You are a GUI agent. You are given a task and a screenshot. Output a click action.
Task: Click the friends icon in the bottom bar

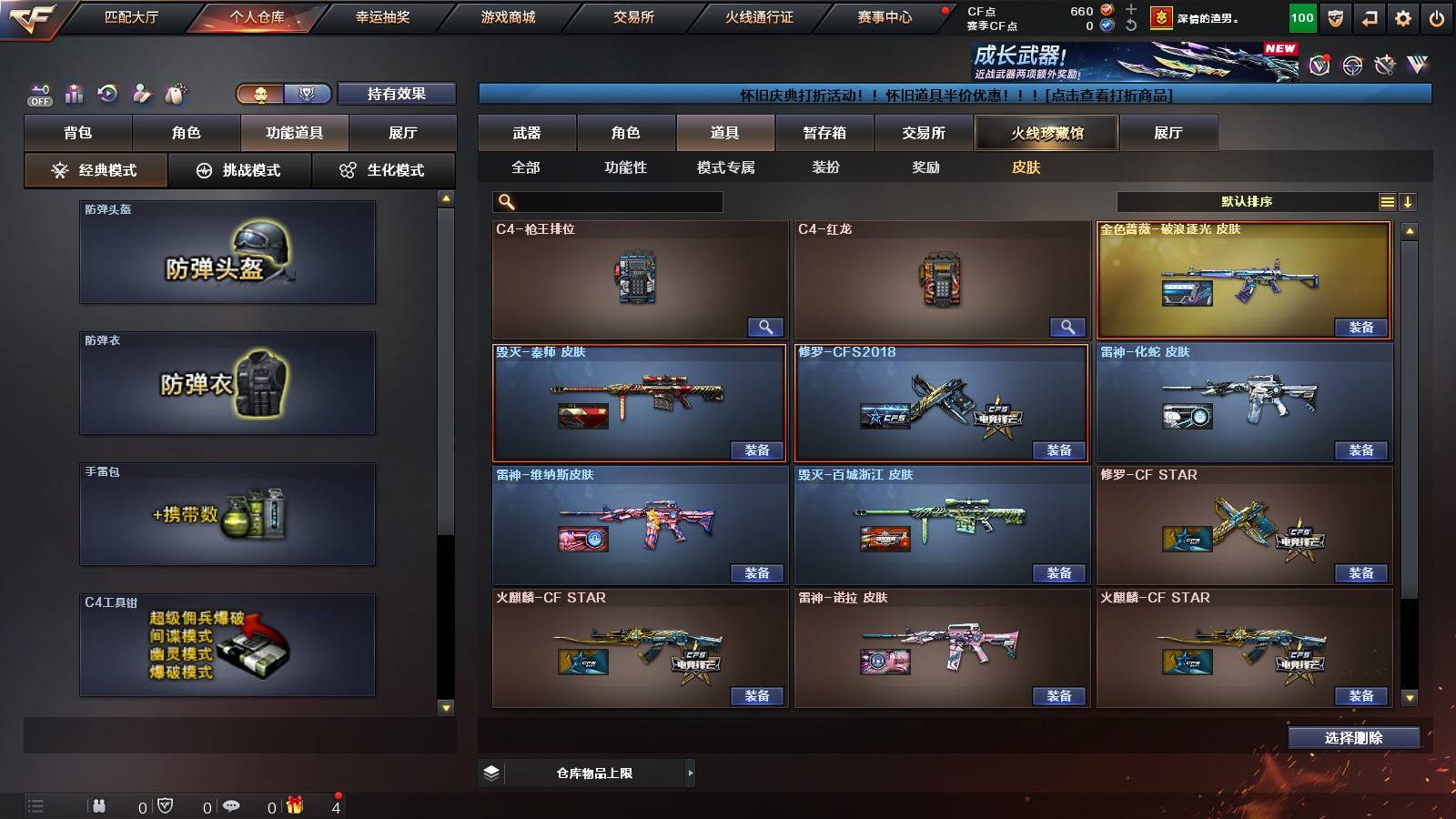pos(100,804)
